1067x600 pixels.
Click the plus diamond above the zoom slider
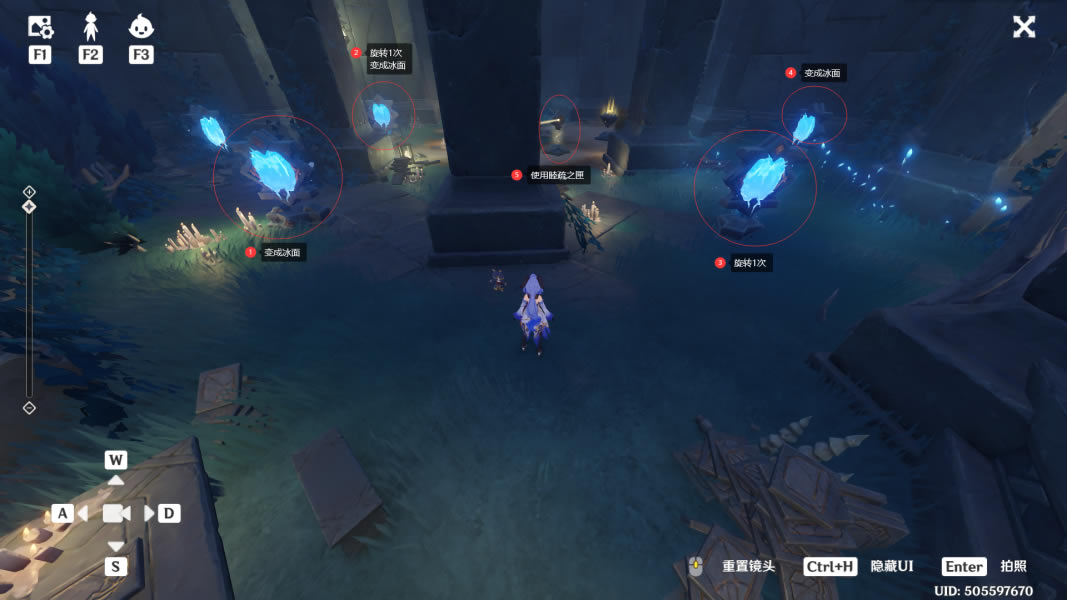[29, 191]
